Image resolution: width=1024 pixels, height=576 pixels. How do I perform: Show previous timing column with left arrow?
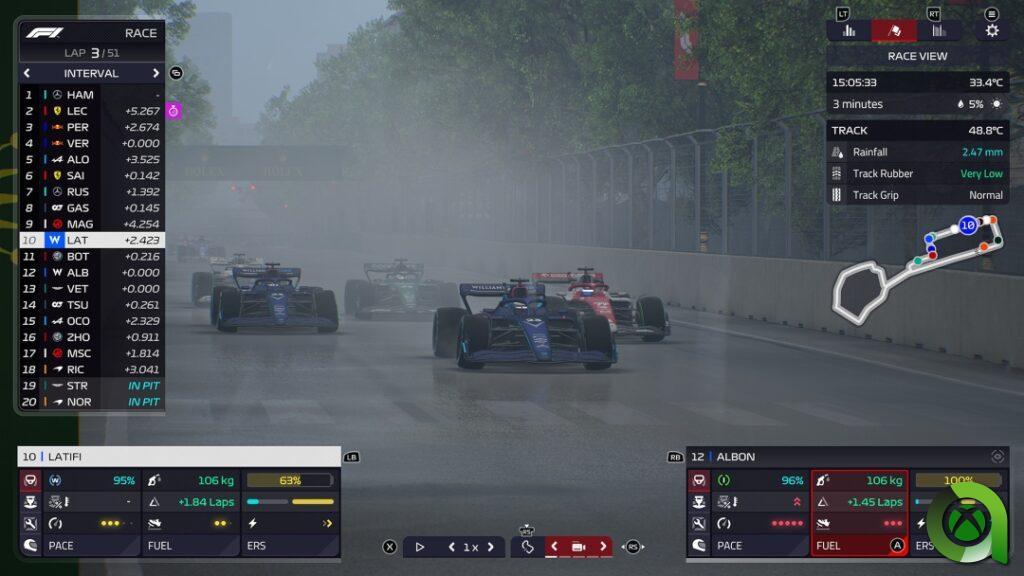[x=27, y=73]
